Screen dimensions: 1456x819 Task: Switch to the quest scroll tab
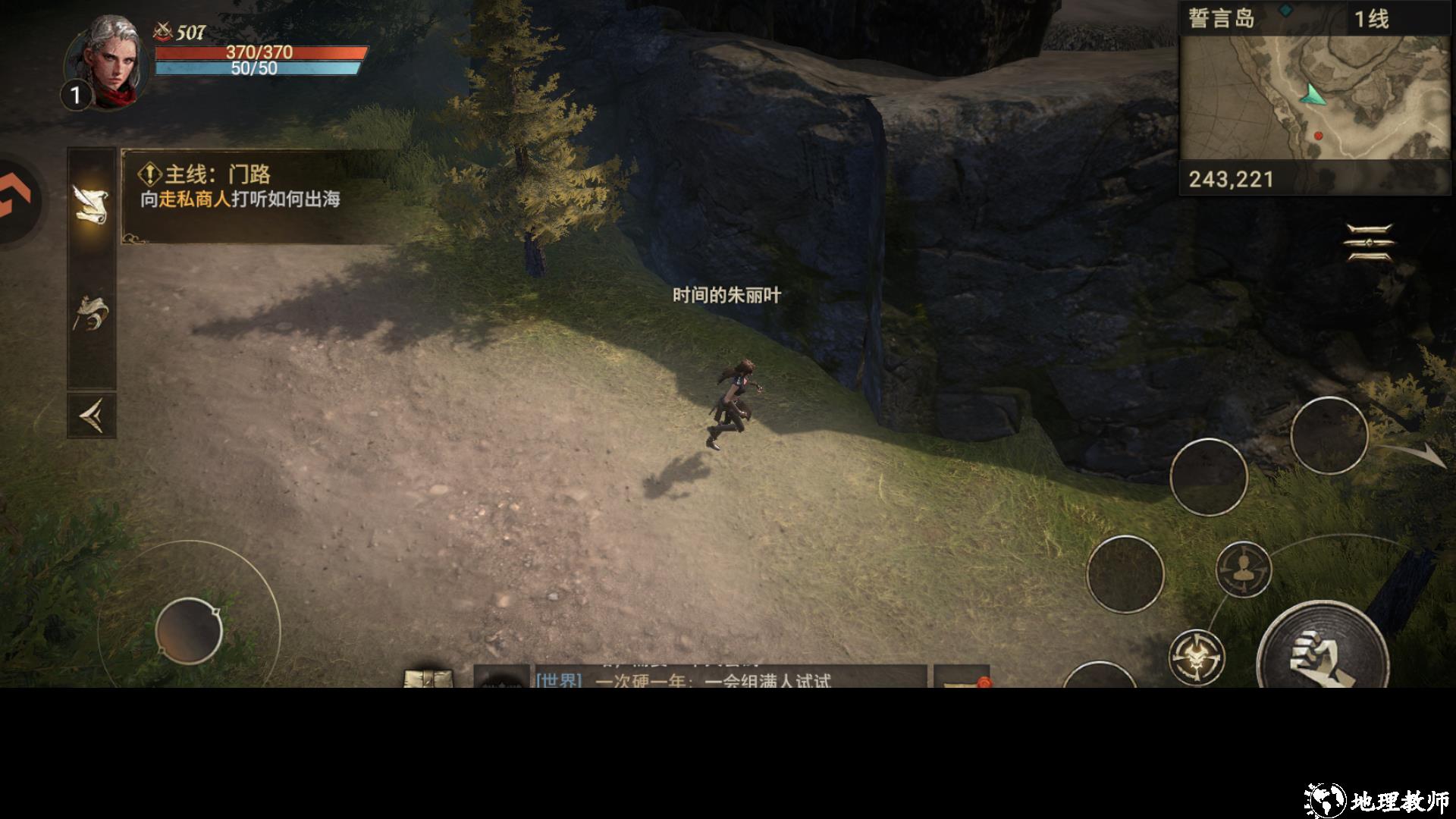[91, 203]
